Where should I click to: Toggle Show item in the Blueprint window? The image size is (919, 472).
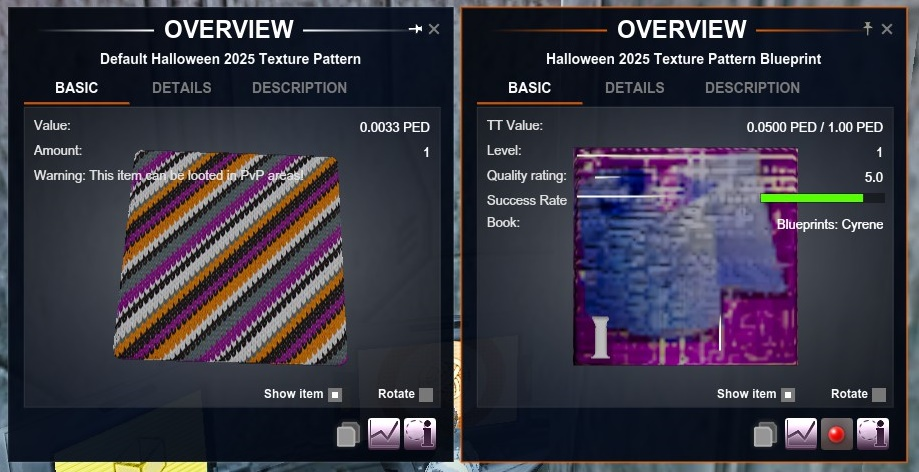tap(788, 394)
